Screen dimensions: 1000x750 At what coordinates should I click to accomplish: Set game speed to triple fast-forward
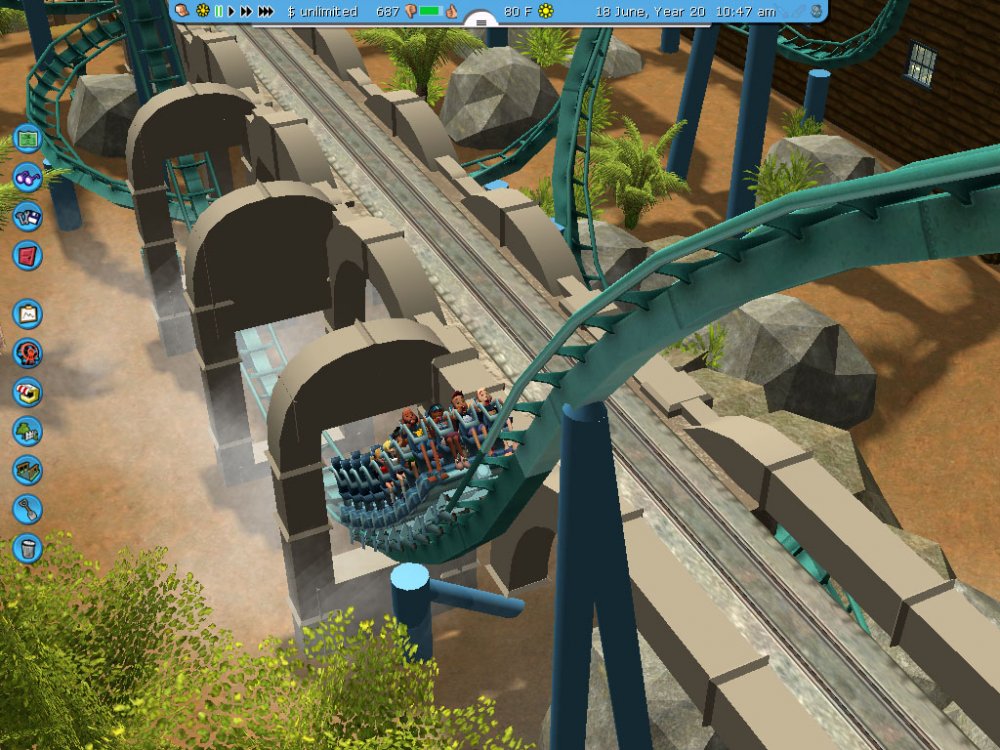tap(265, 11)
